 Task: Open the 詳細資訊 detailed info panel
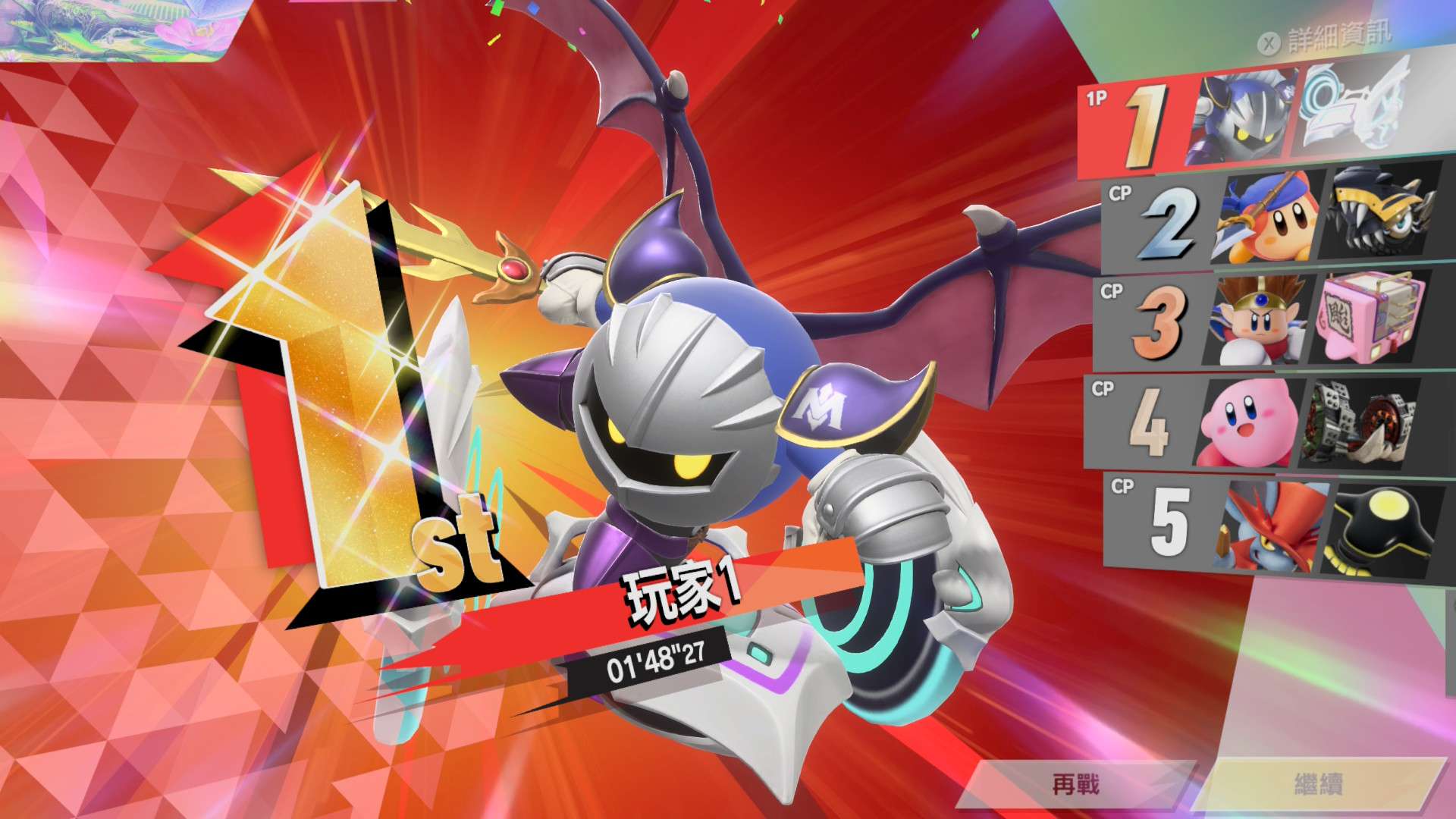coord(1327,38)
